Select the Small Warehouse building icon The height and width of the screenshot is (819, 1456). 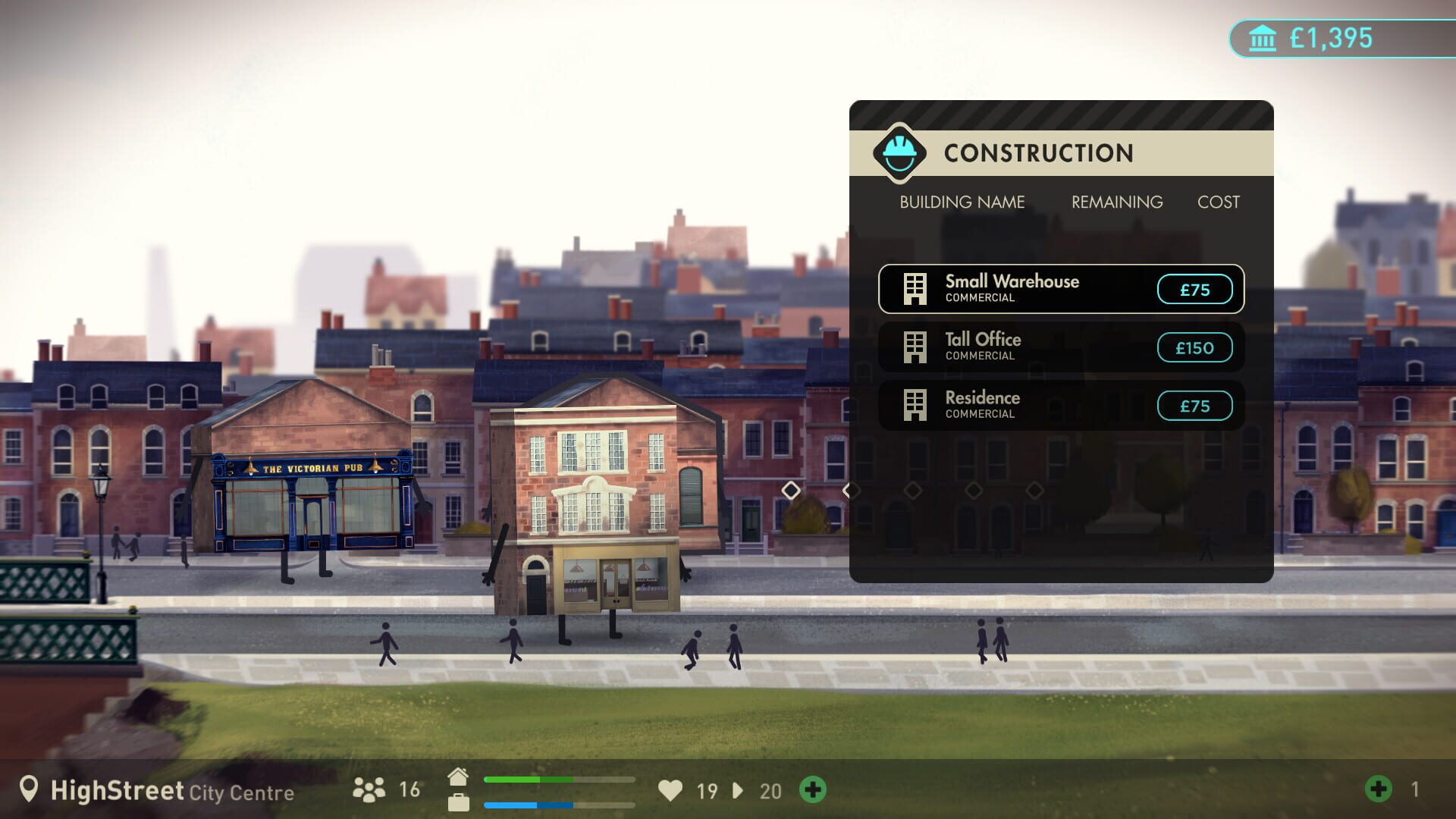coord(916,289)
